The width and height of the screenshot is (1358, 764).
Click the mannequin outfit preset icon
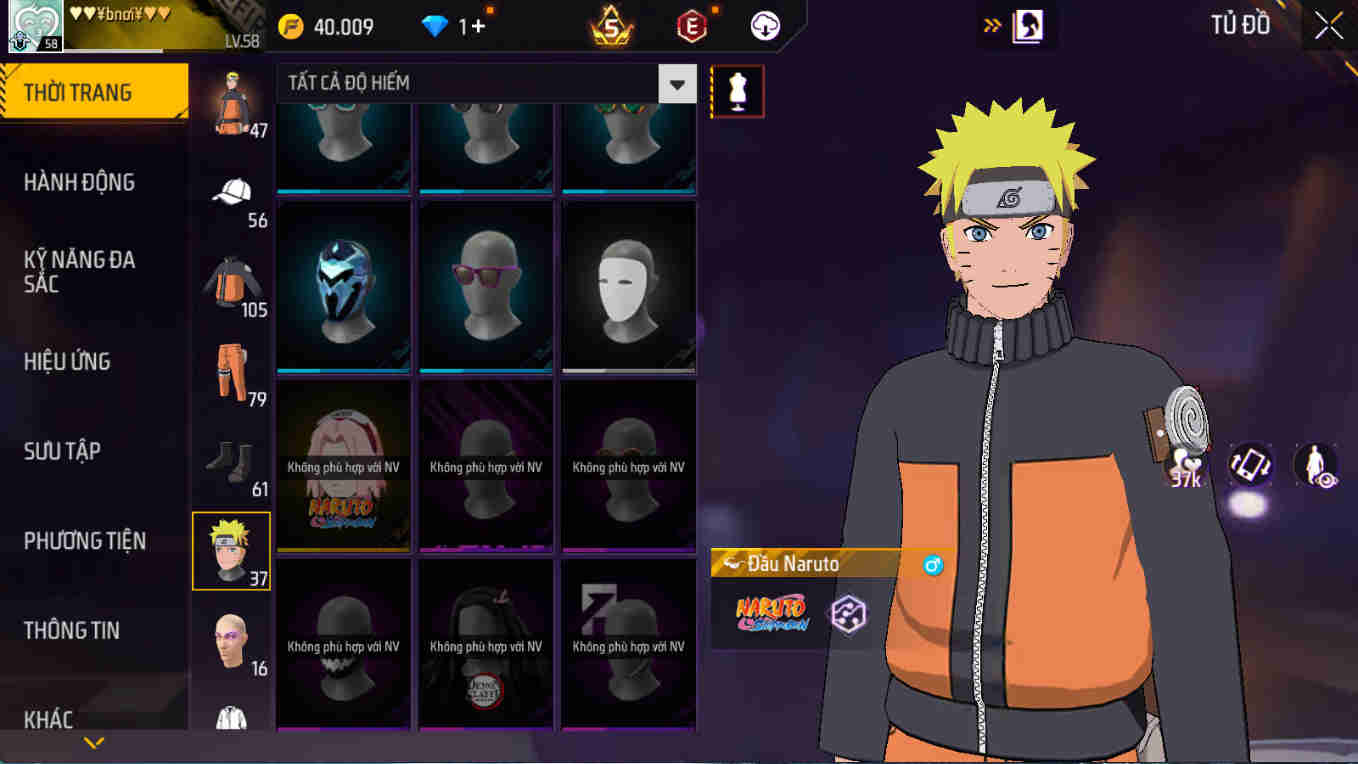click(x=737, y=90)
